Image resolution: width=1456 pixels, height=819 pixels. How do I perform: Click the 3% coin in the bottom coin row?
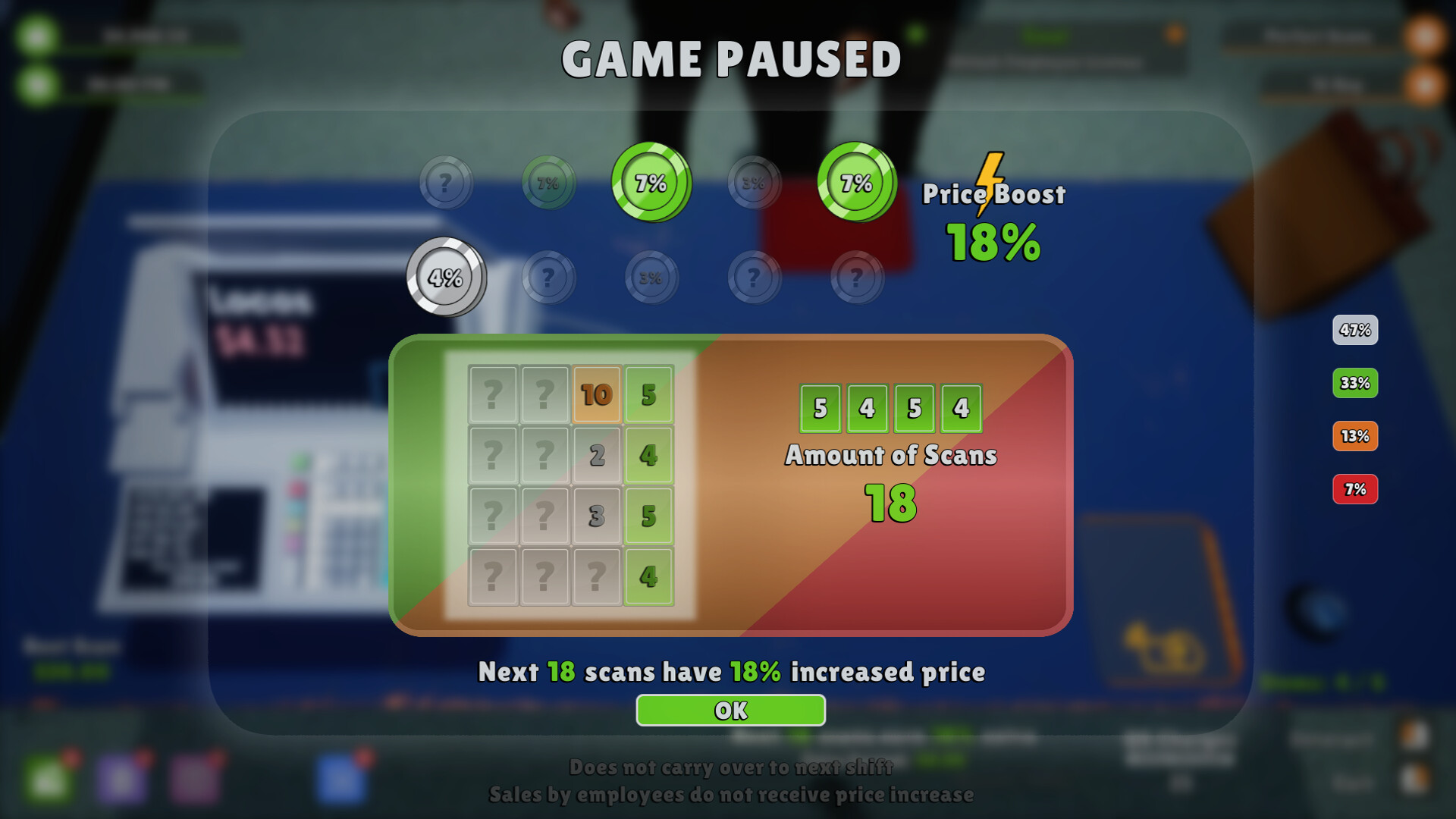point(651,277)
